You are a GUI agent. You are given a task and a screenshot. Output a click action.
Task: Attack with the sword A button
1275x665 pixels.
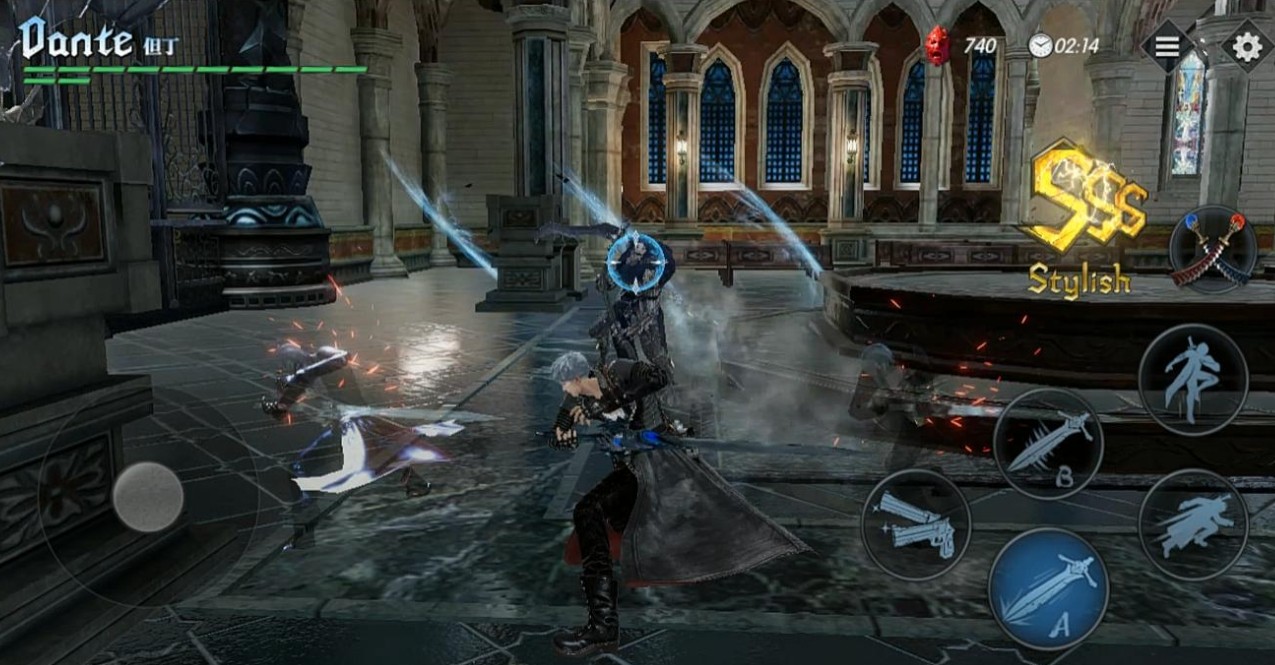click(x=1048, y=589)
